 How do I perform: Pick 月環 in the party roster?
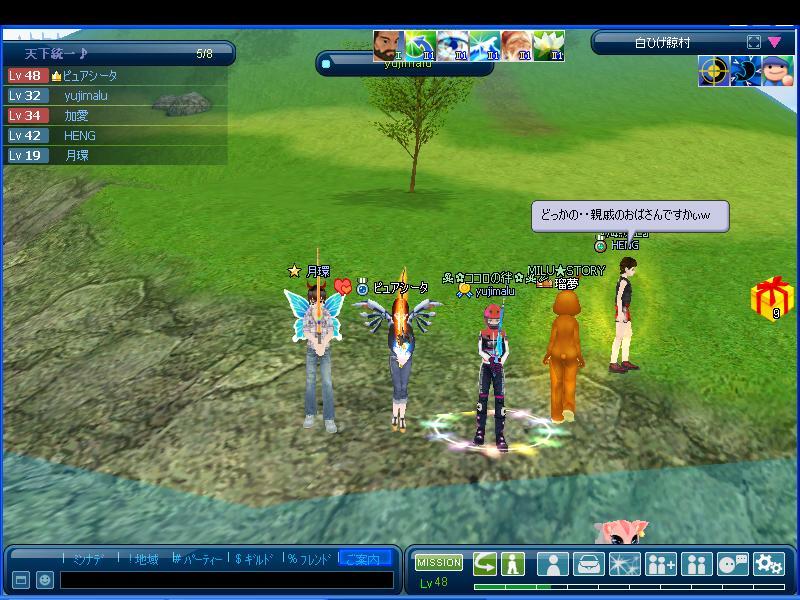coord(77,156)
